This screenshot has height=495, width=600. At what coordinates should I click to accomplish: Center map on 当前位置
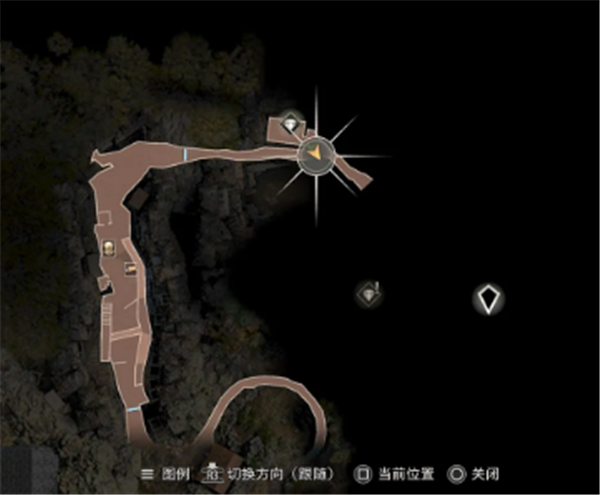click(x=396, y=473)
